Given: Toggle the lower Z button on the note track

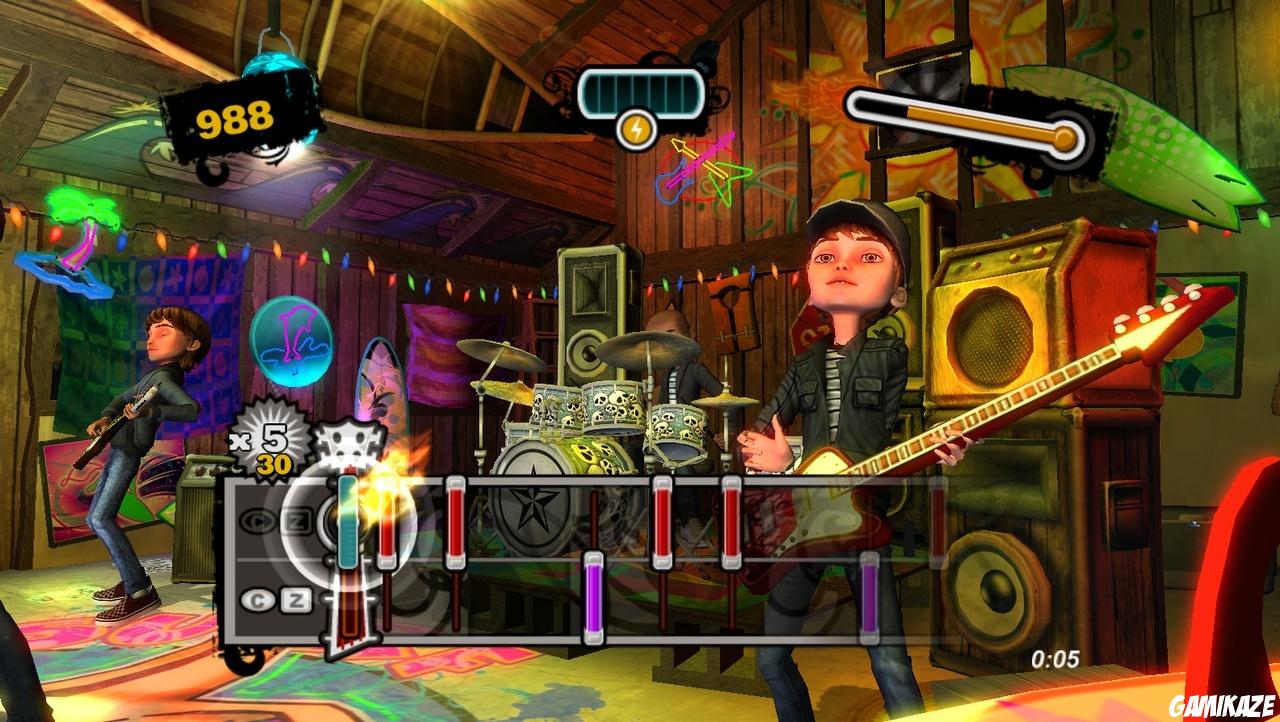Looking at the screenshot, I should click(295, 599).
